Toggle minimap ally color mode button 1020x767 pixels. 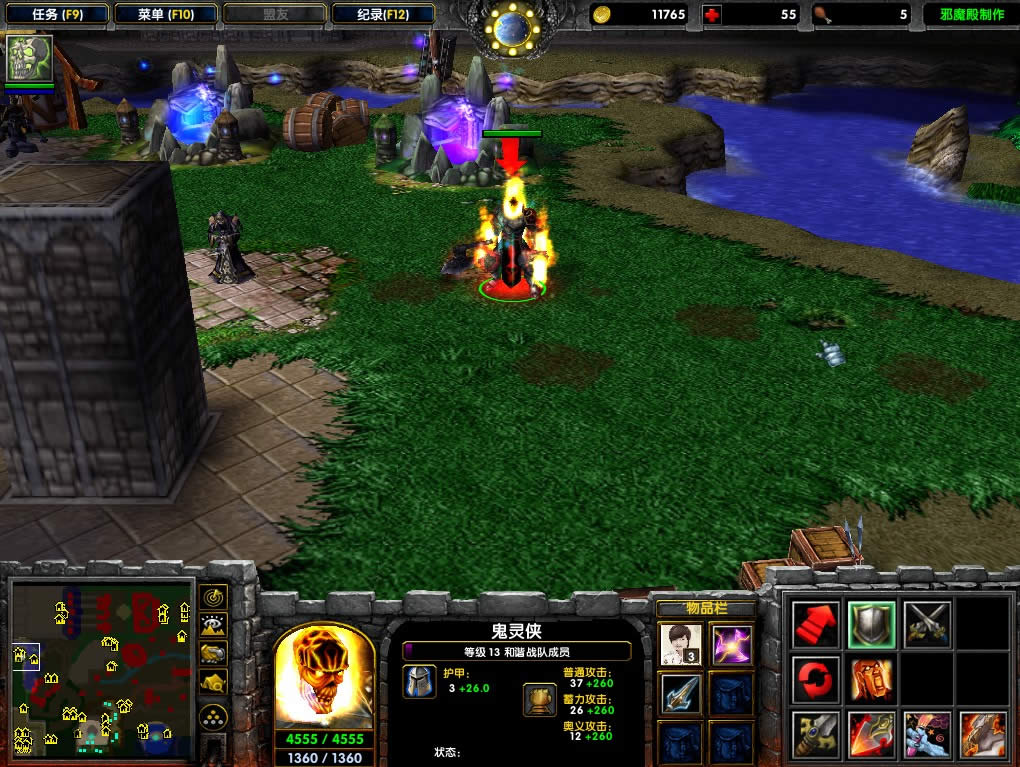coord(213,654)
